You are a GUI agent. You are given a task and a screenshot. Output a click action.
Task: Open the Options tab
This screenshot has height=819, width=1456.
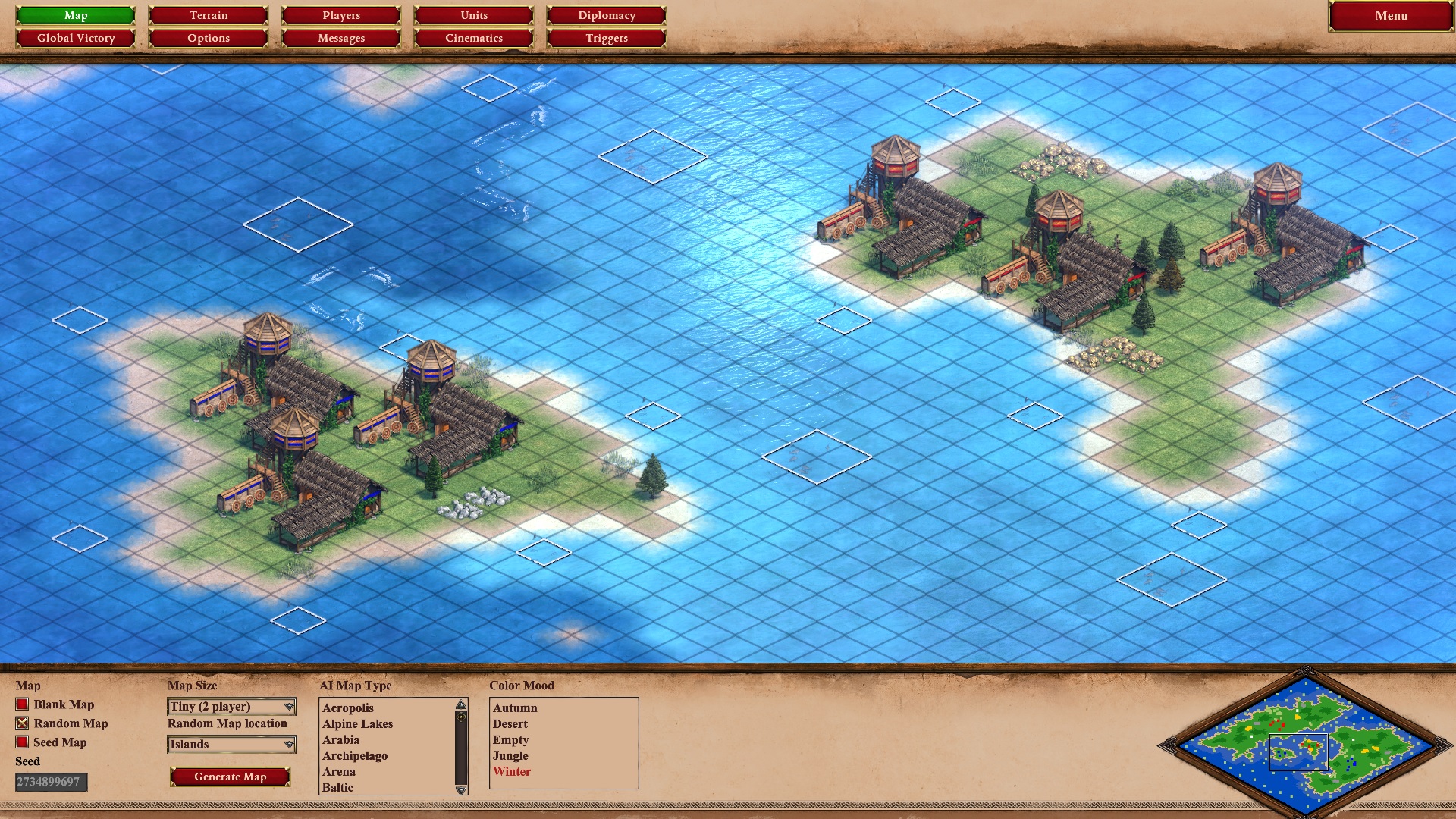click(x=207, y=37)
